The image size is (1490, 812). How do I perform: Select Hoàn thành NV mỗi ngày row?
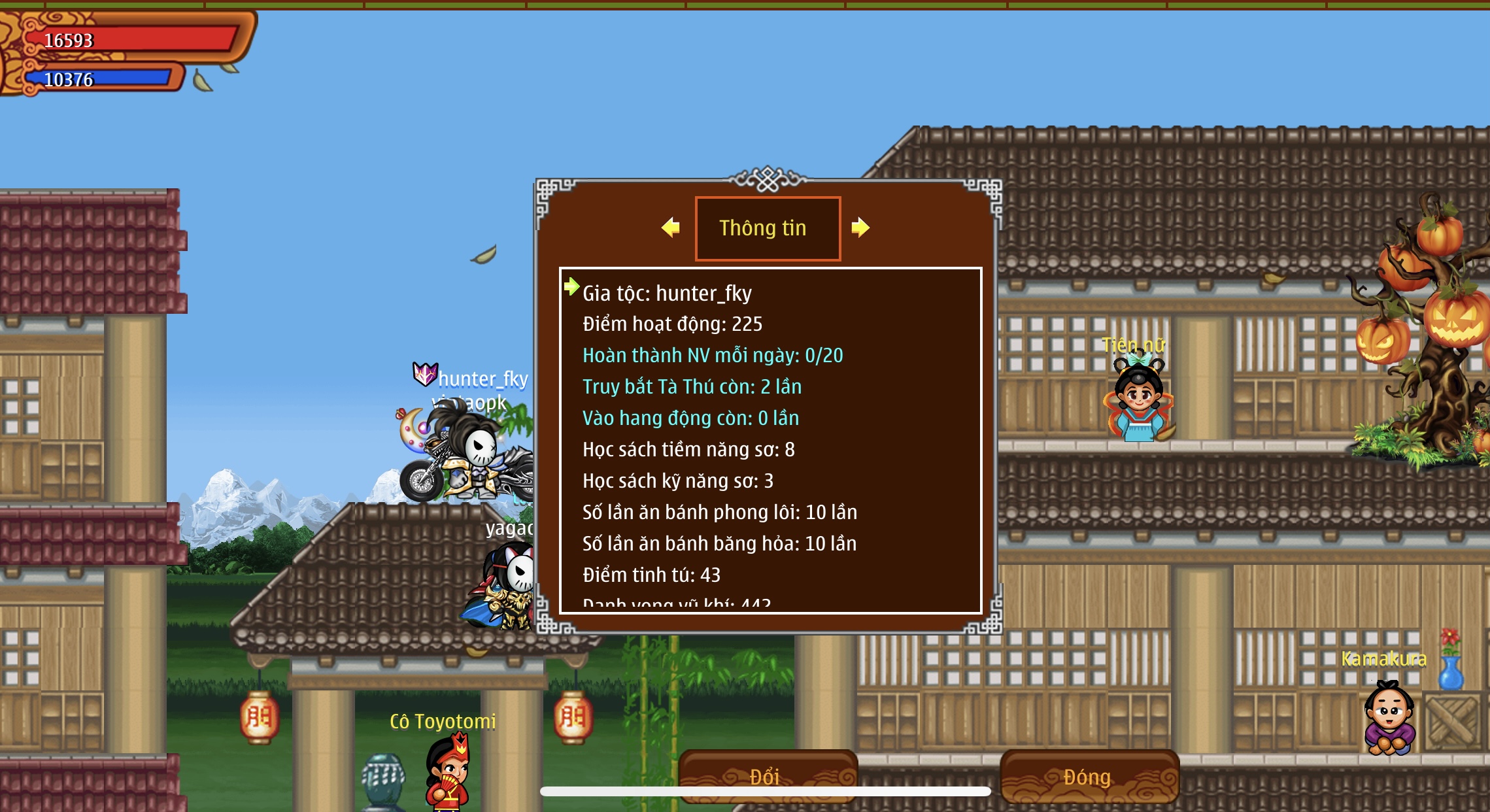[x=713, y=356]
